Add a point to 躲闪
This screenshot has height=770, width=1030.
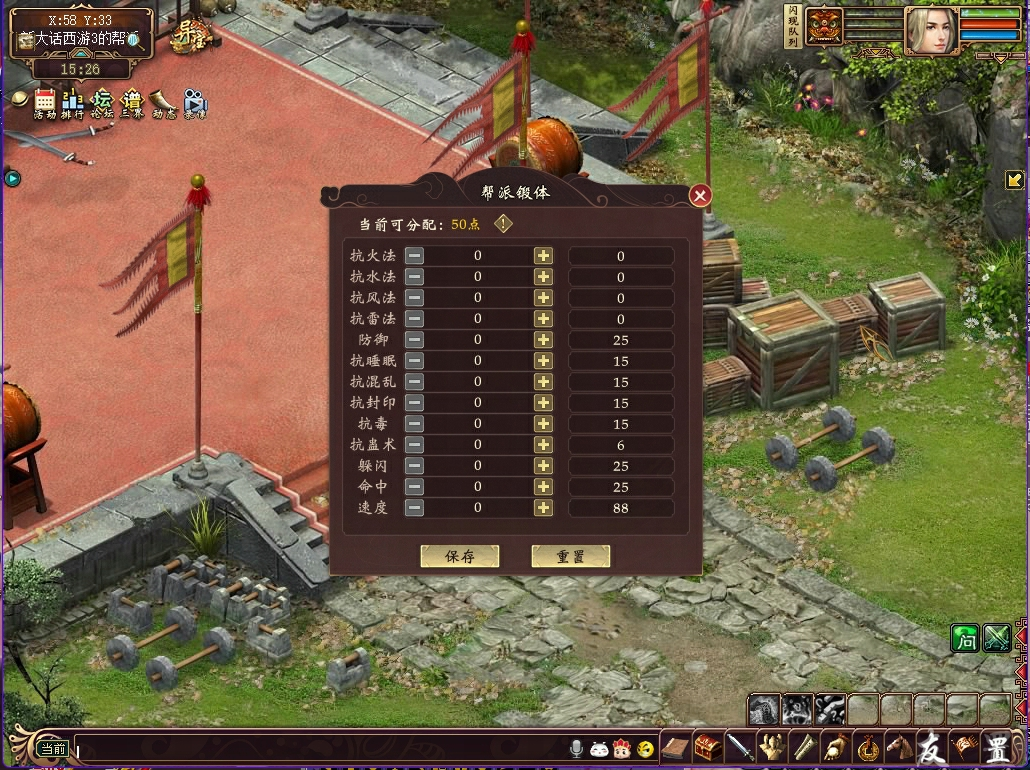point(543,466)
